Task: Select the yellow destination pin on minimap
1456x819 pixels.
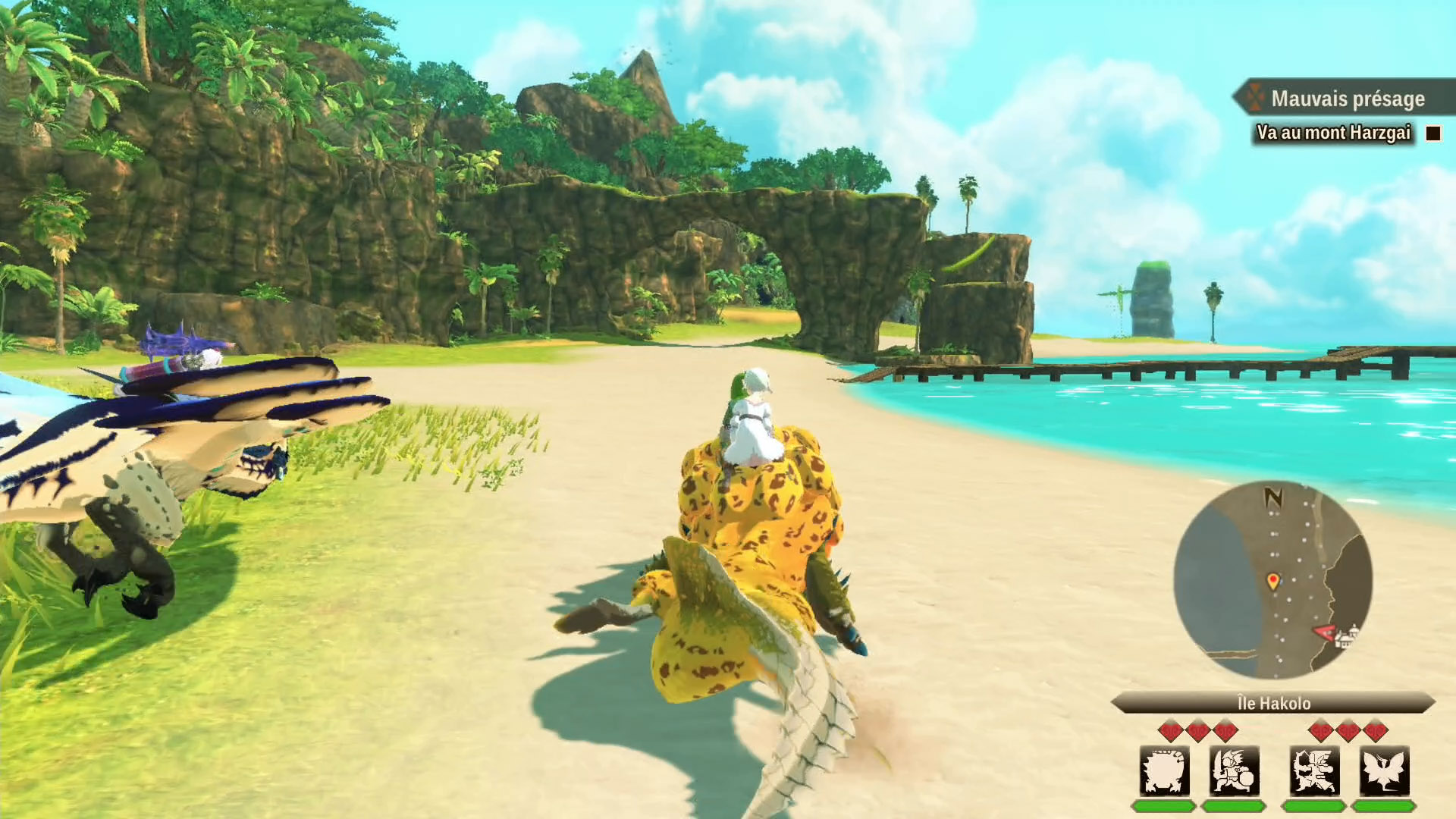Action: (1272, 582)
